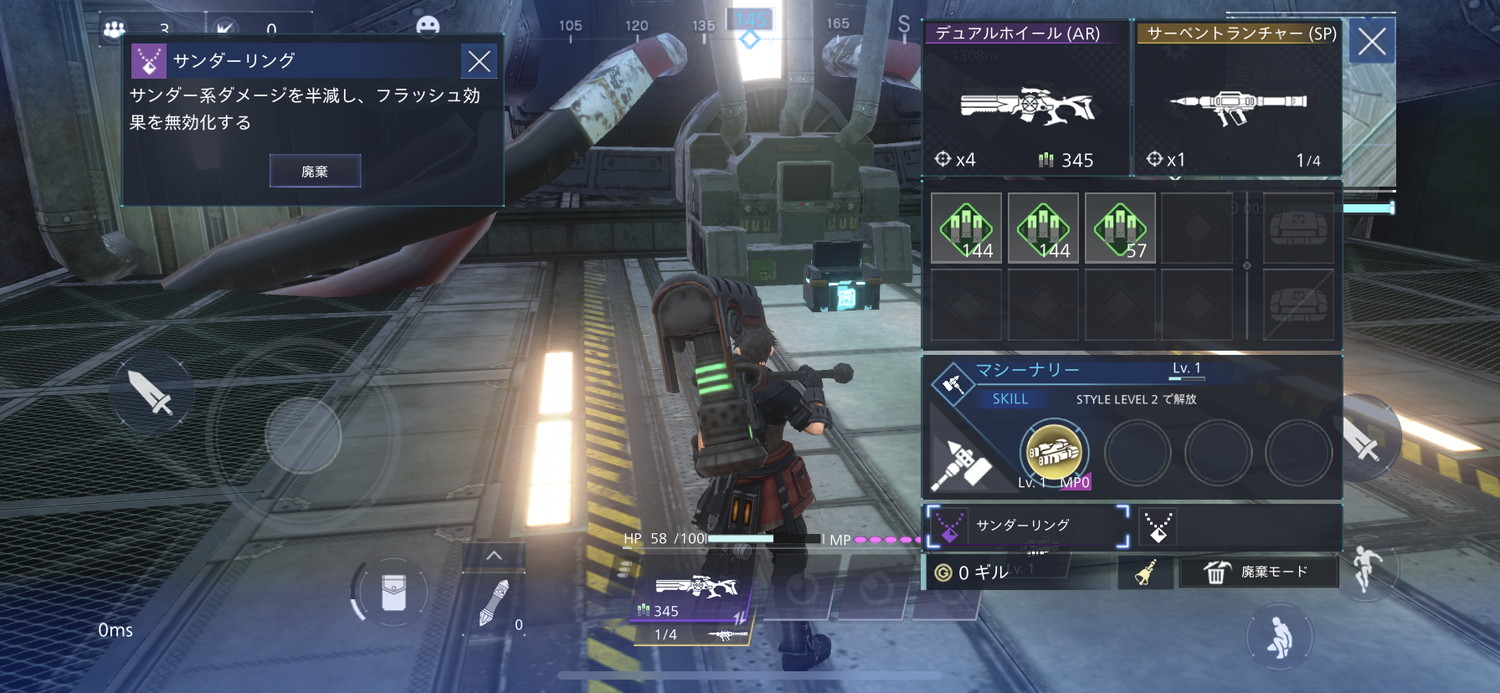The height and width of the screenshot is (693, 1500).
Task: Close the inventory panel
Action: (1371, 41)
